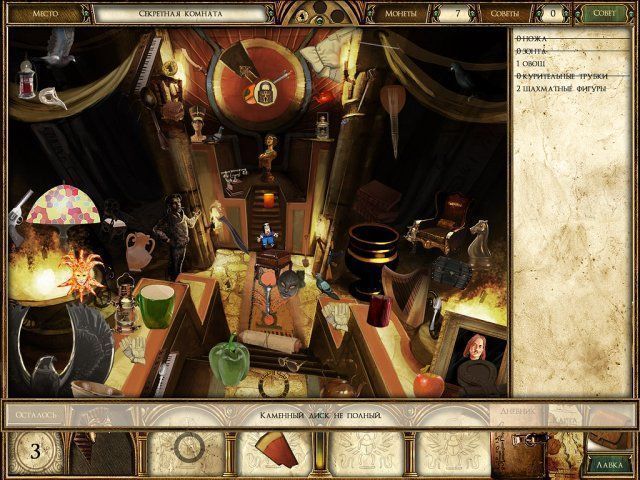Select the round compass inventory slot
This screenshot has width=640, height=480.
(x=187, y=449)
